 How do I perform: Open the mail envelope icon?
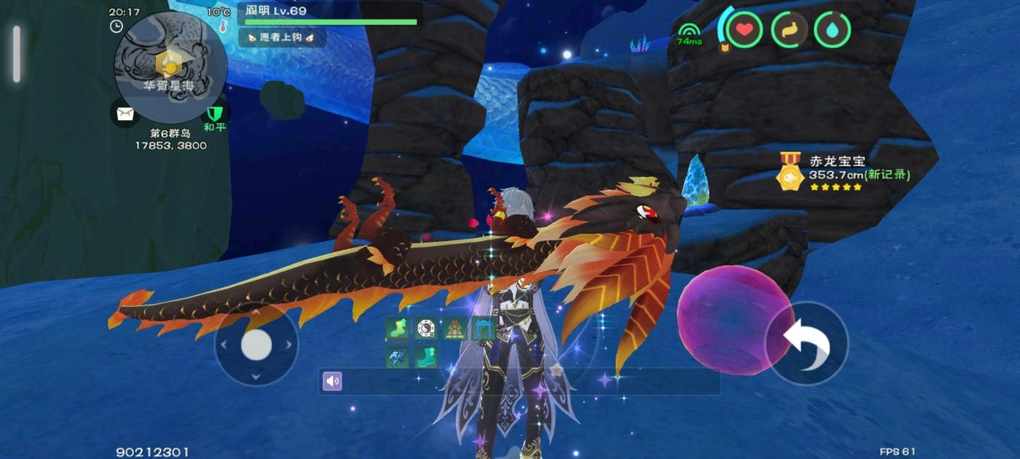tap(124, 114)
